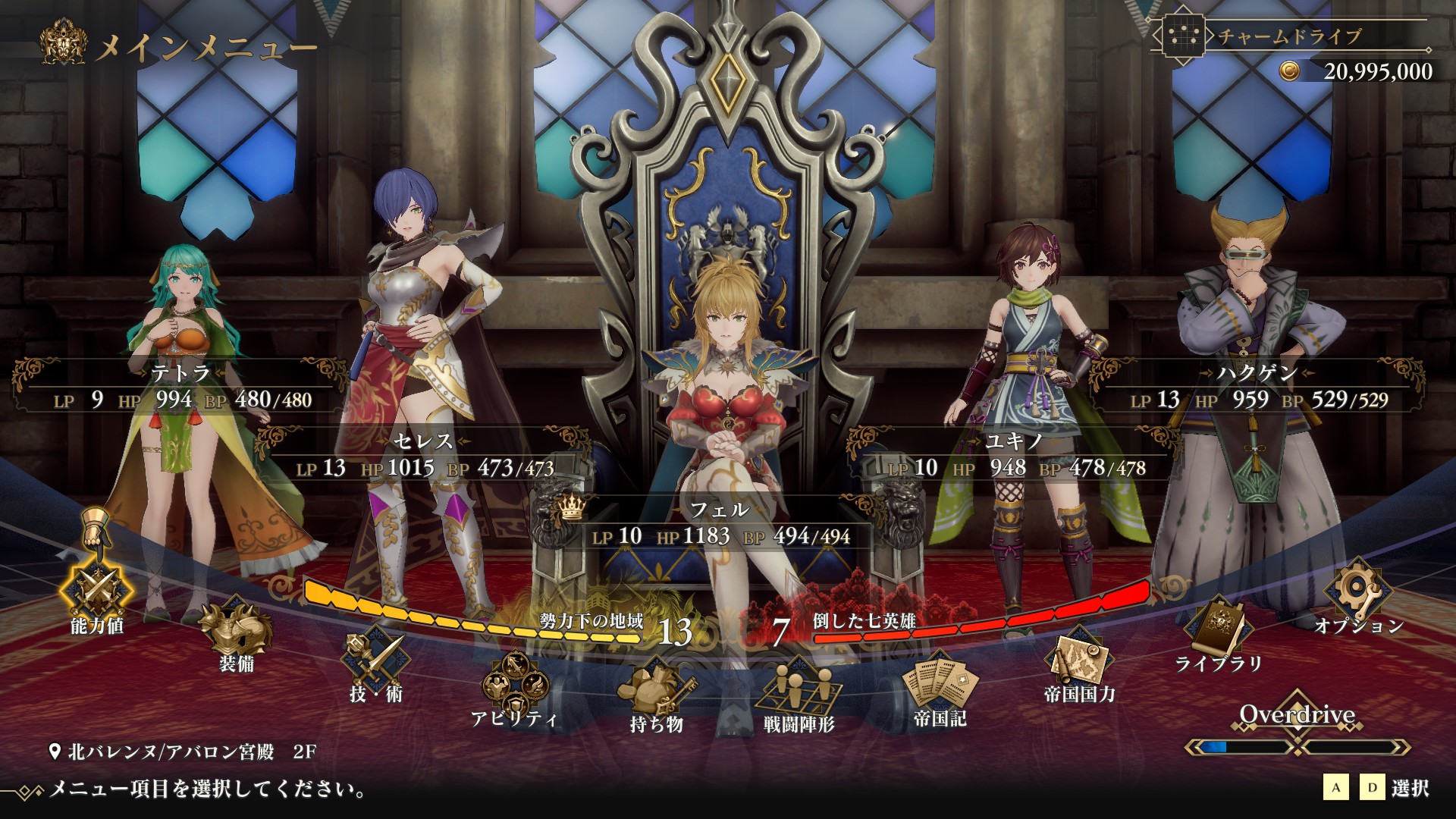Select party member ハクゲン's status panel

click(x=1257, y=387)
